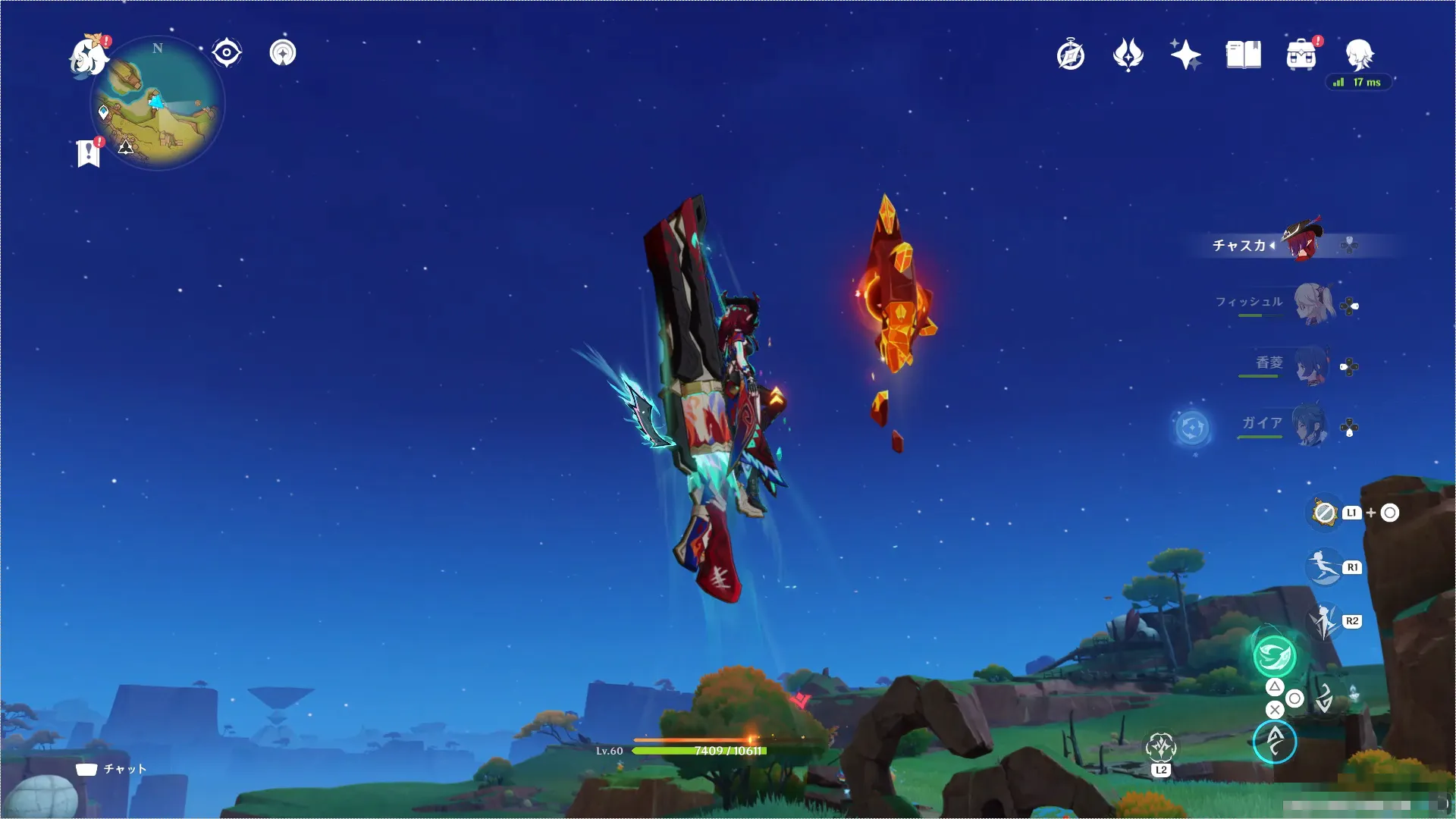The width and height of the screenshot is (1456, 819).
Task: Switch to party member フィッシュル
Action: 1313,304
